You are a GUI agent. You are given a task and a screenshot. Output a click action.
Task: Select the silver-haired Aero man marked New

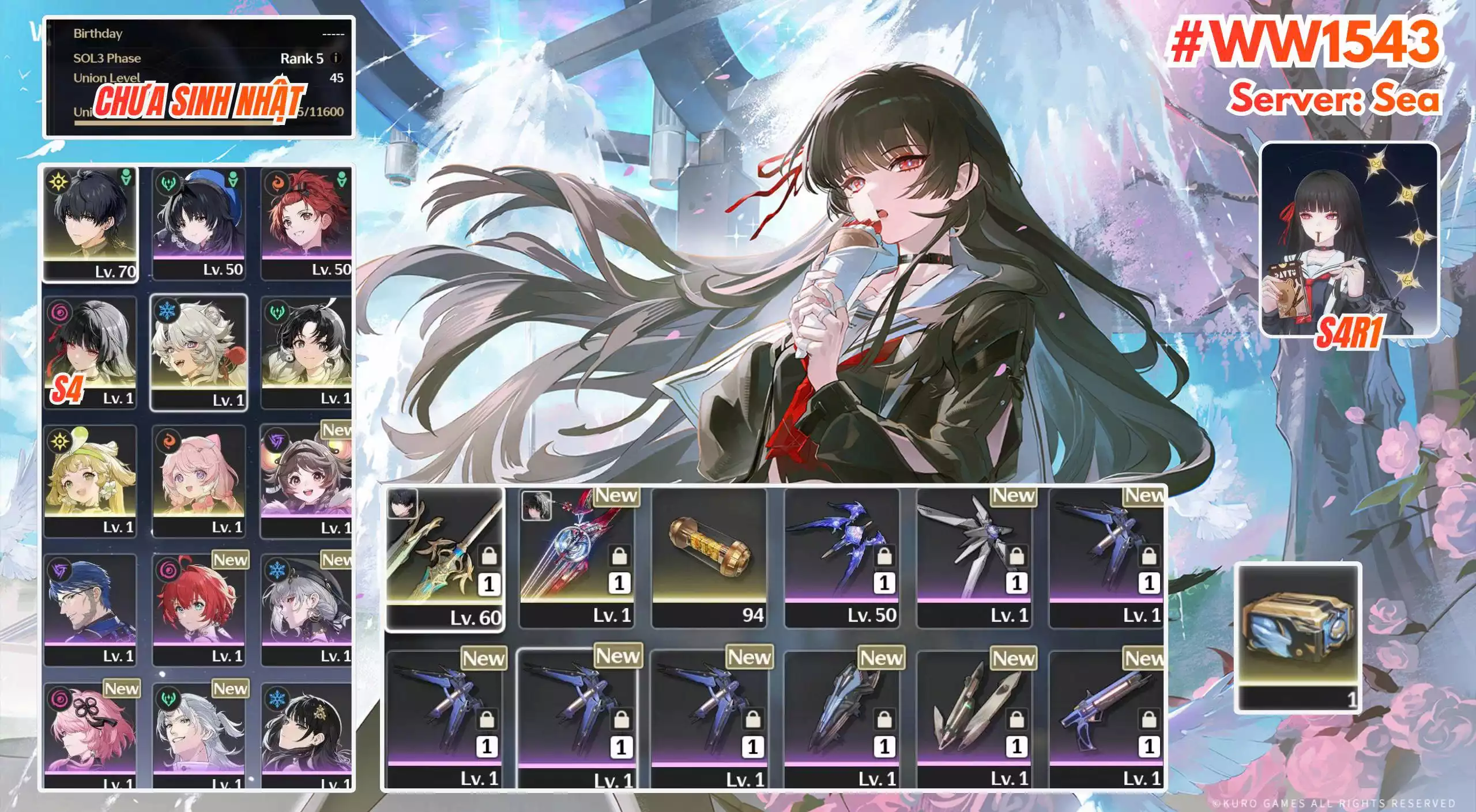[199, 735]
